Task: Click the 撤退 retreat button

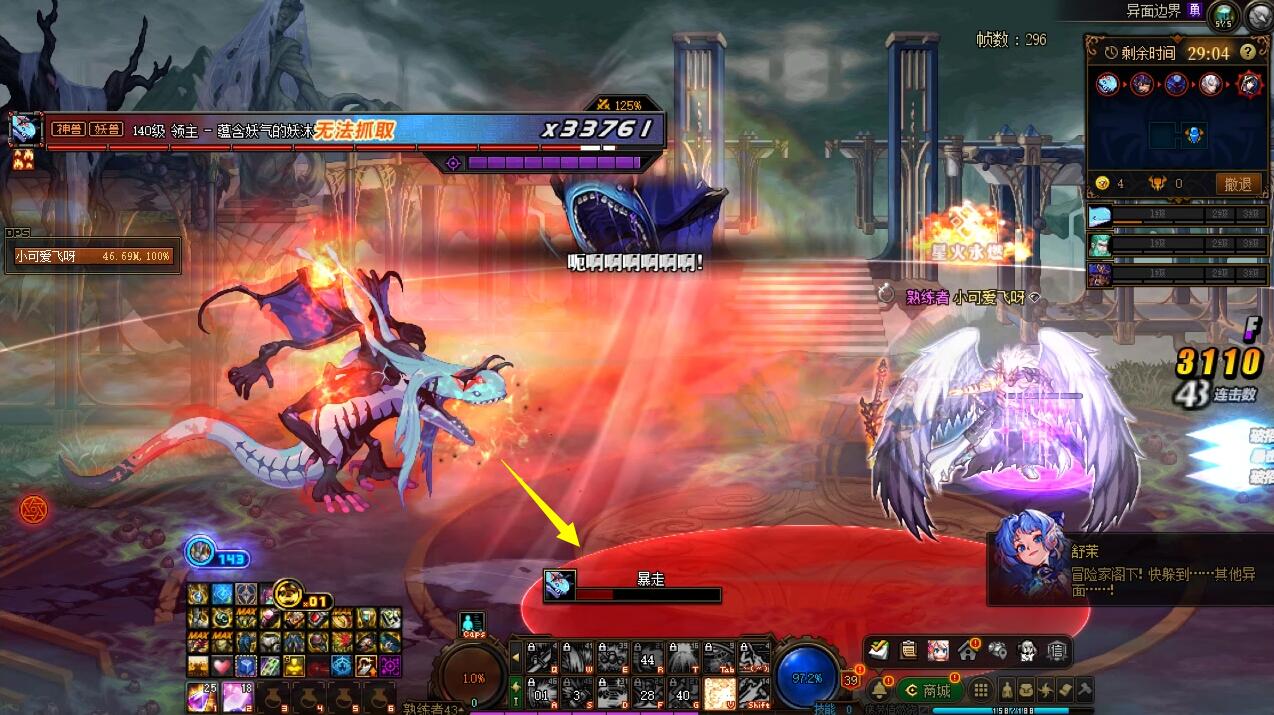Action: (x=1237, y=184)
